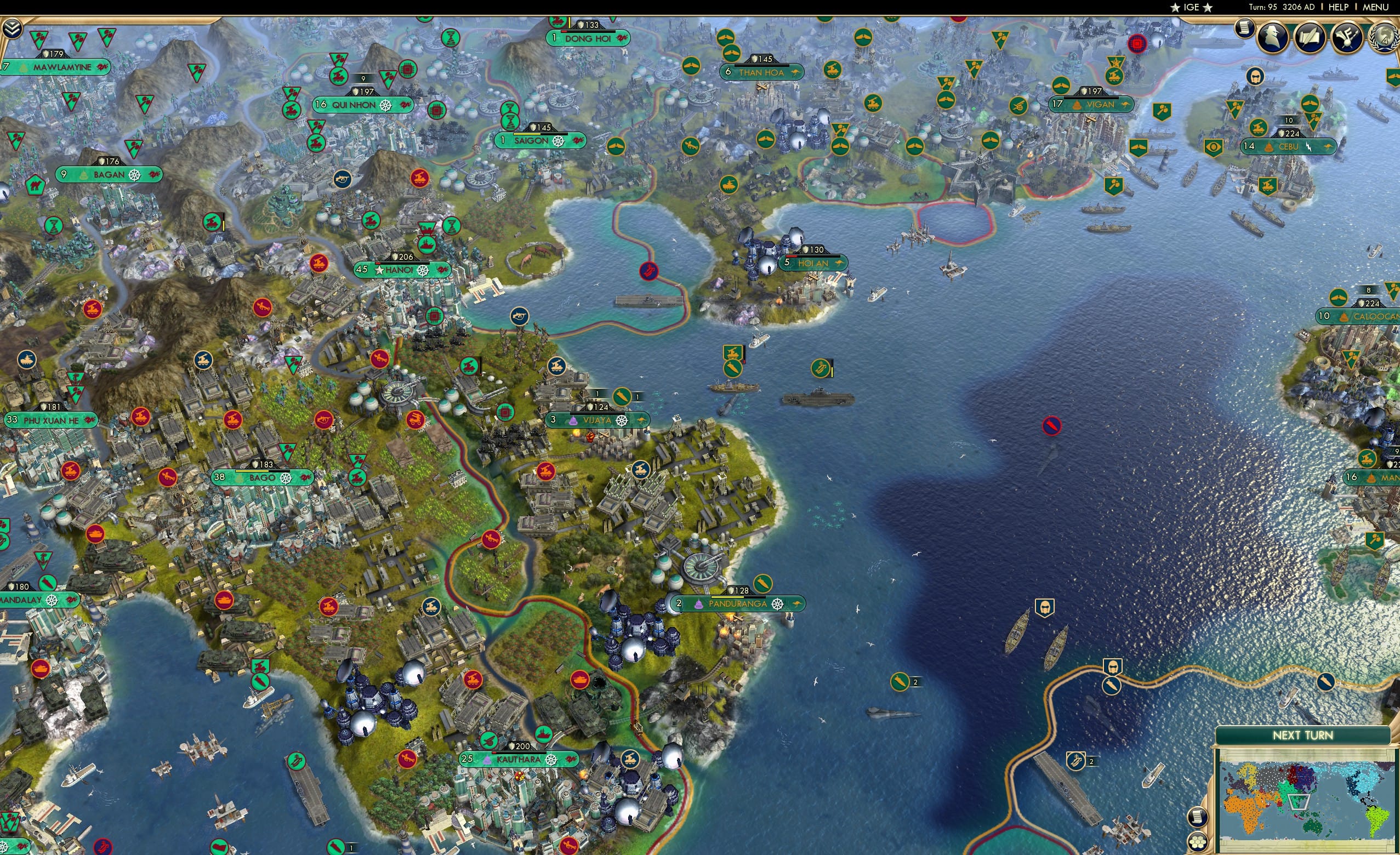This screenshot has height=855, width=1400.
Task: Open the MENU item in the top bar
Action: tap(1375, 7)
